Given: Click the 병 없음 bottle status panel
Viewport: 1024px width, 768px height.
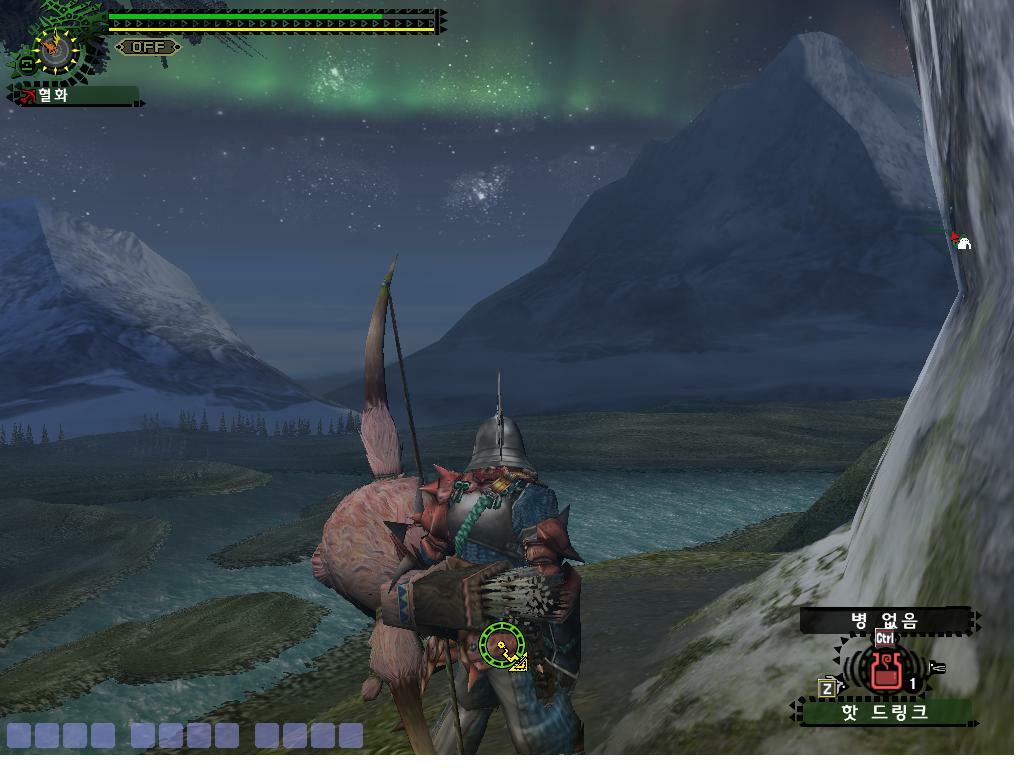Looking at the screenshot, I should click(x=885, y=620).
